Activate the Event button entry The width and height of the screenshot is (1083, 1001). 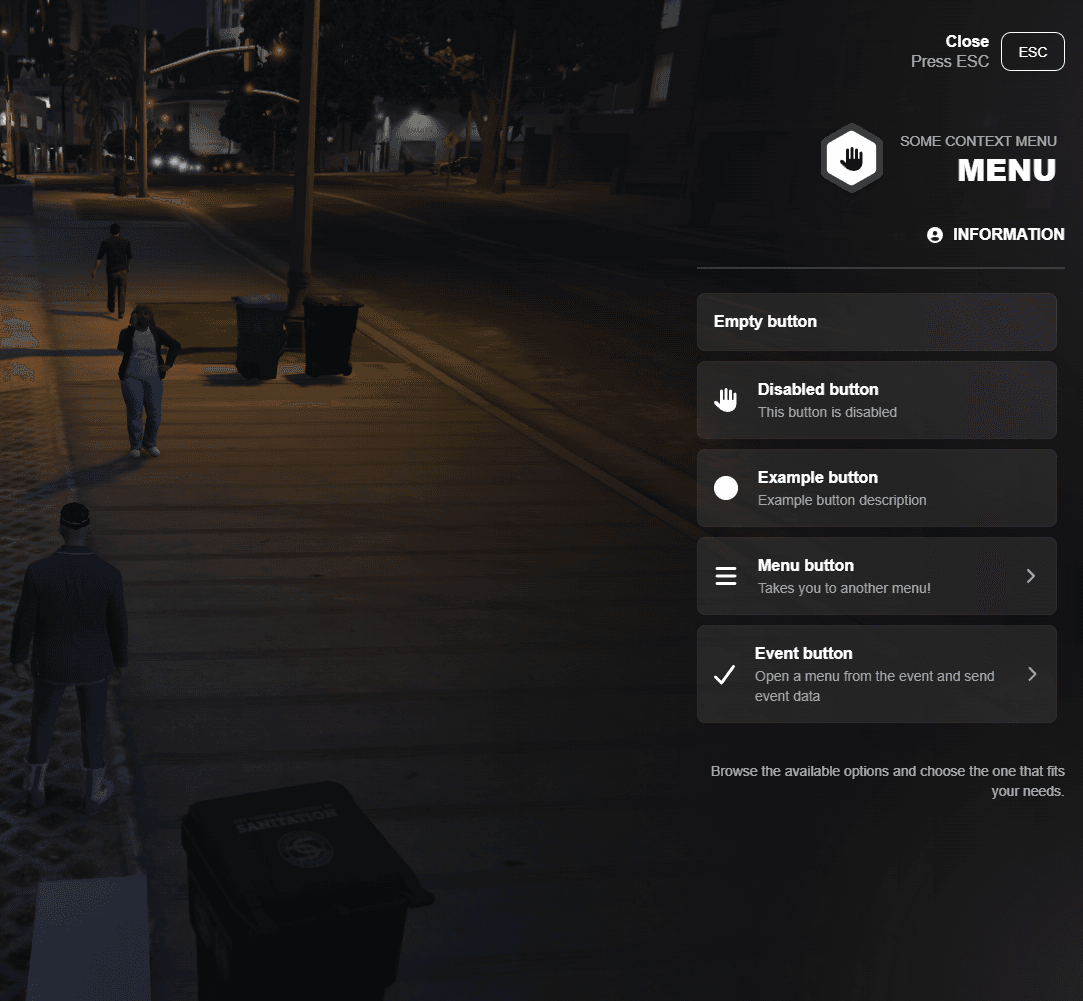(876, 674)
